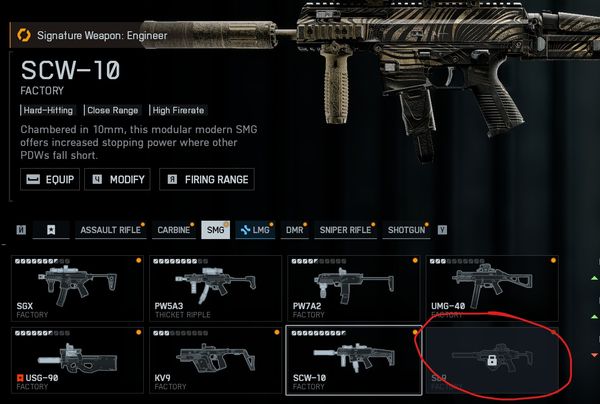Select the SCW-10 weapon tile
This screenshot has height=404, width=600.
click(352, 358)
